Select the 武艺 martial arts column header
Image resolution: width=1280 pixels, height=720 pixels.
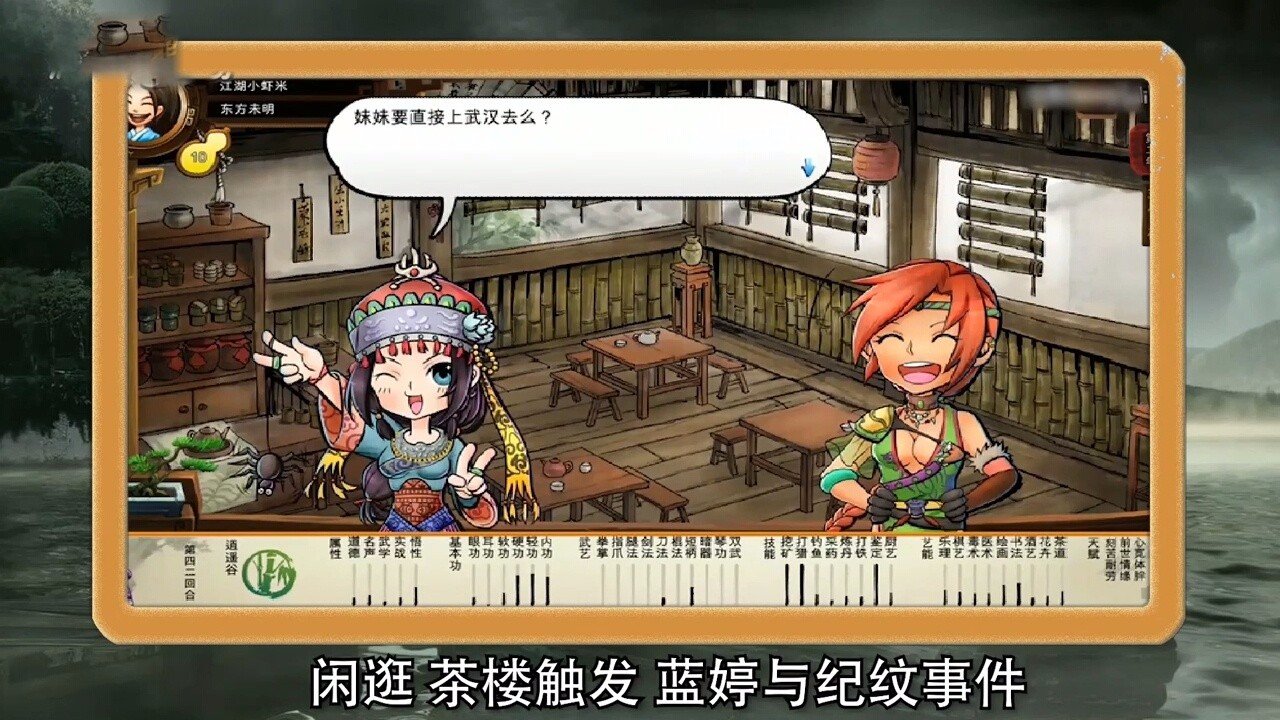584,548
